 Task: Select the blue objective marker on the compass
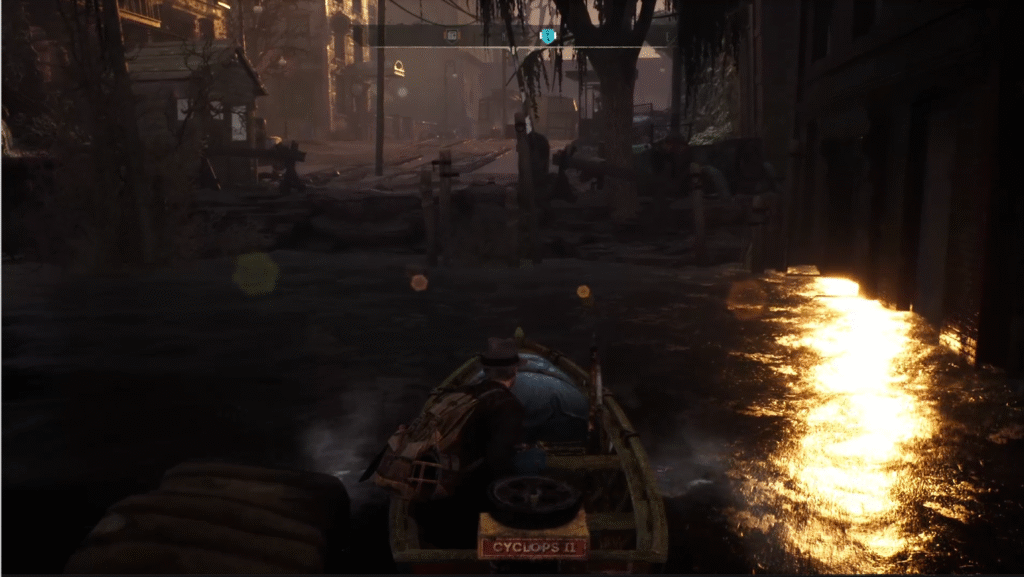(547, 36)
